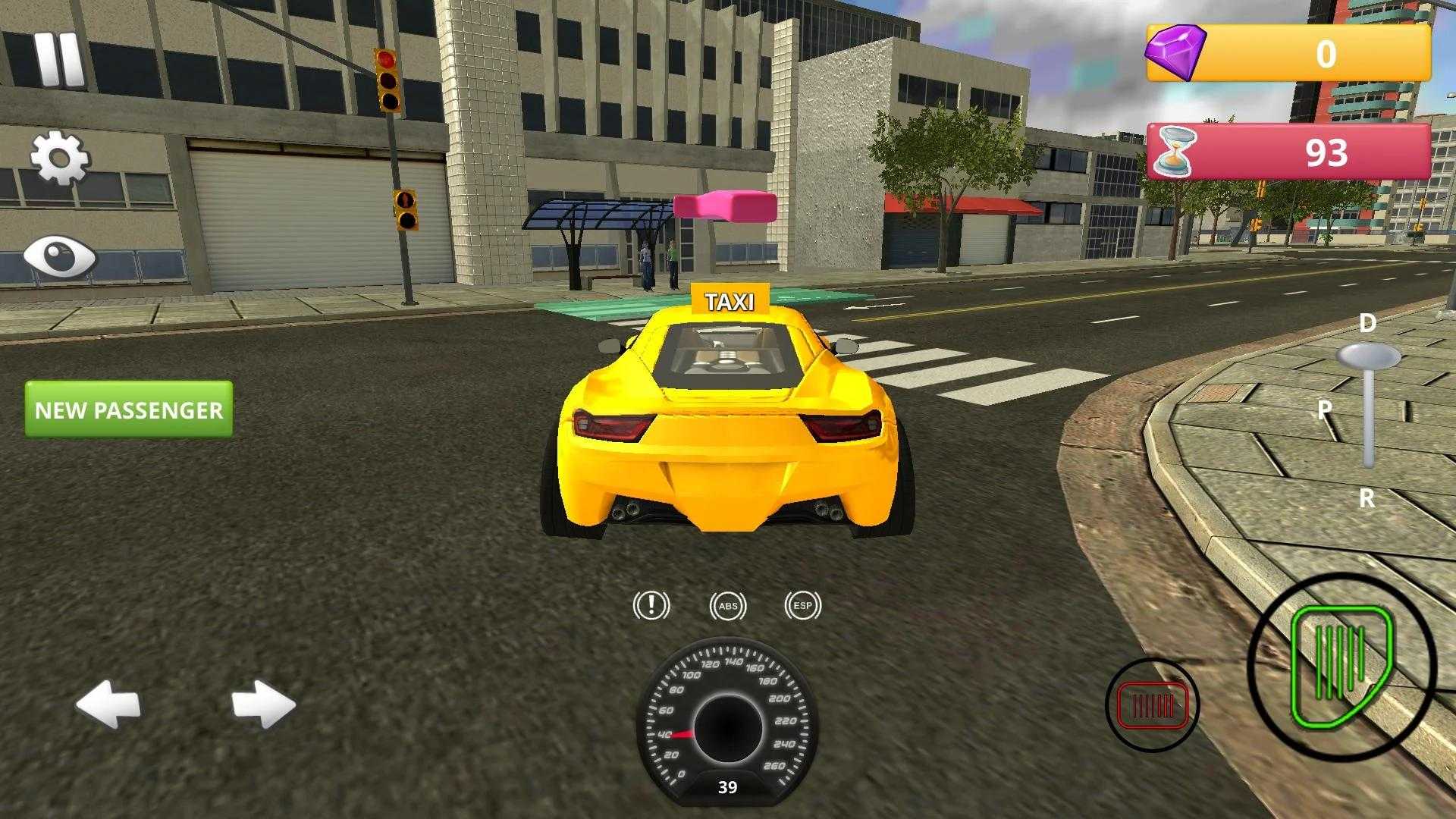Steer right with the right arrow
Screen dimensions: 1456x819
click(x=263, y=704)
